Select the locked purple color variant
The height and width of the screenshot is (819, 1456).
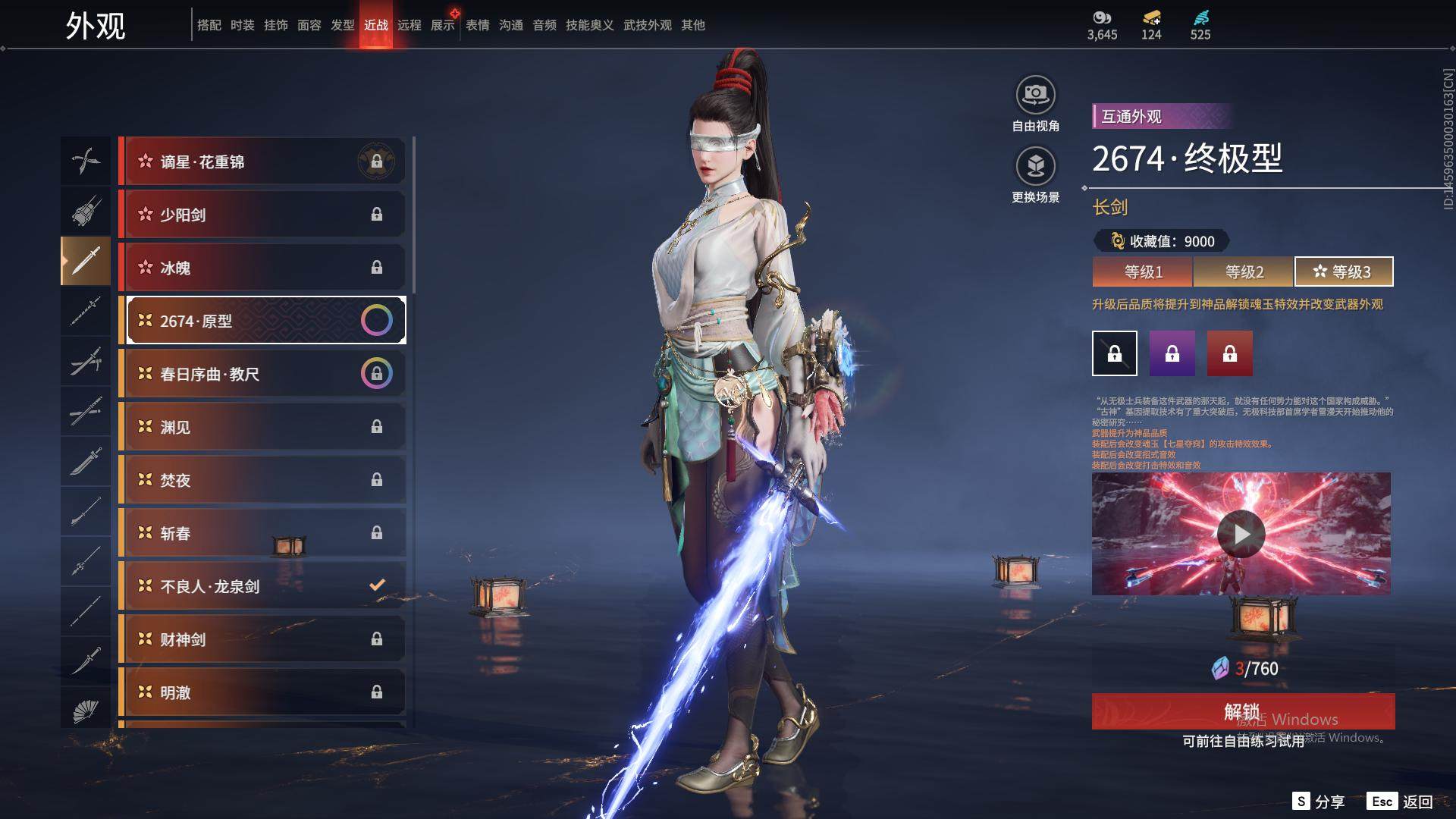point(1172,353)
